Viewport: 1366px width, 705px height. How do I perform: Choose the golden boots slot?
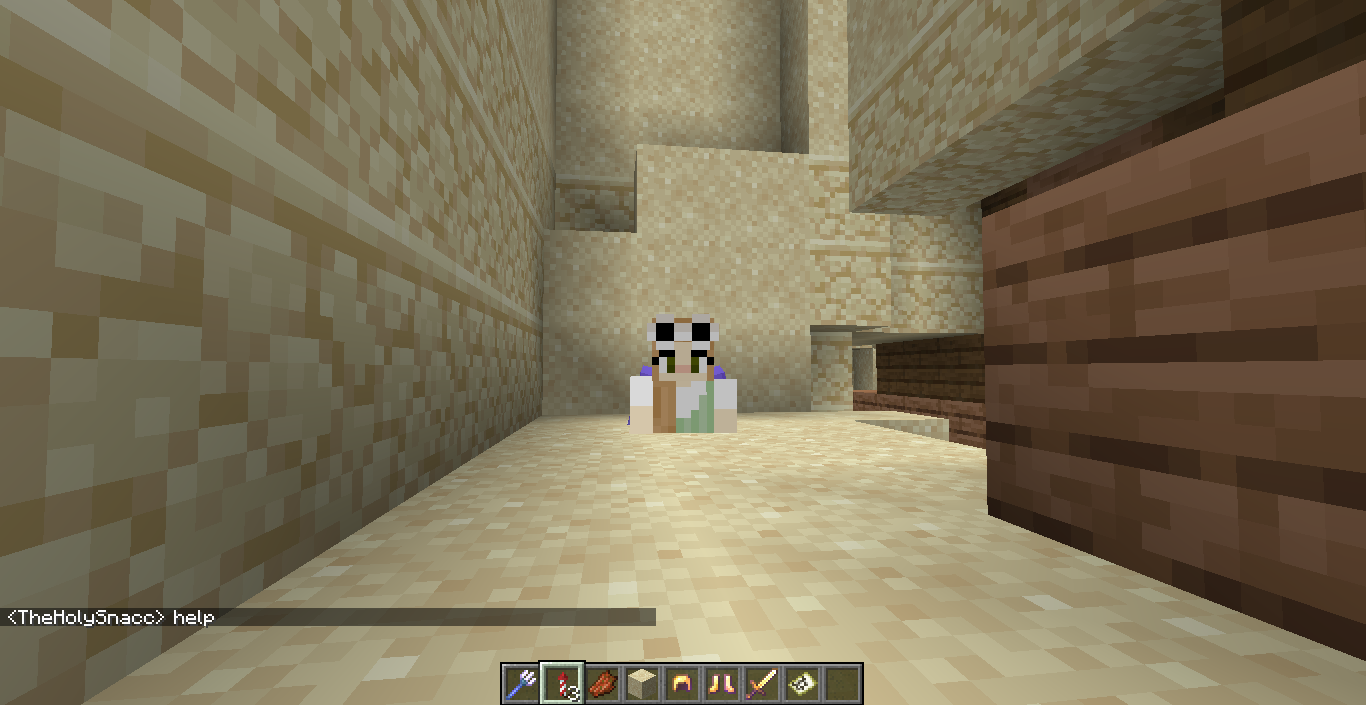point(722,684)
